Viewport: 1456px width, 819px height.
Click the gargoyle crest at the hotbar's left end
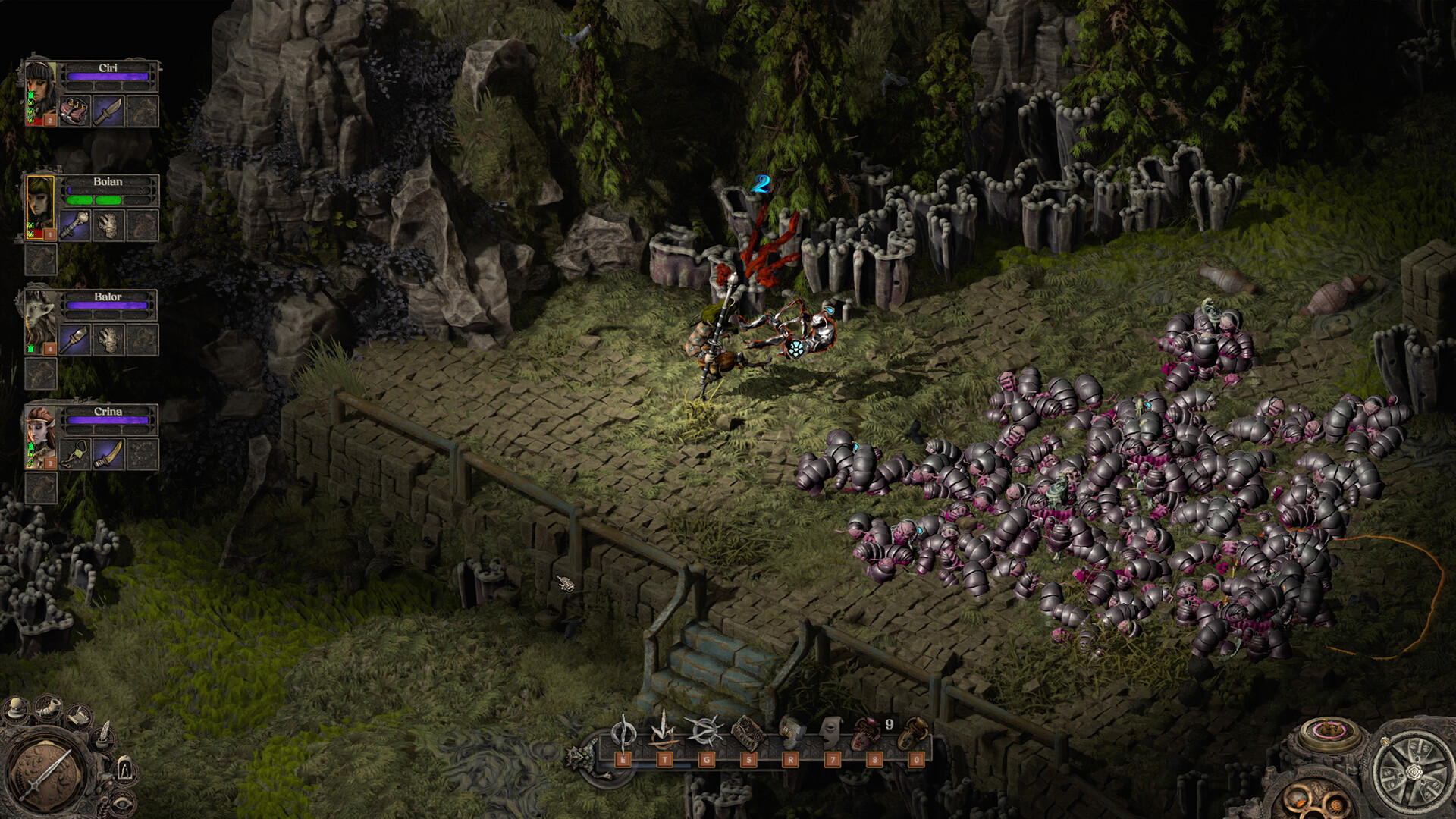[x=580, y=758]
